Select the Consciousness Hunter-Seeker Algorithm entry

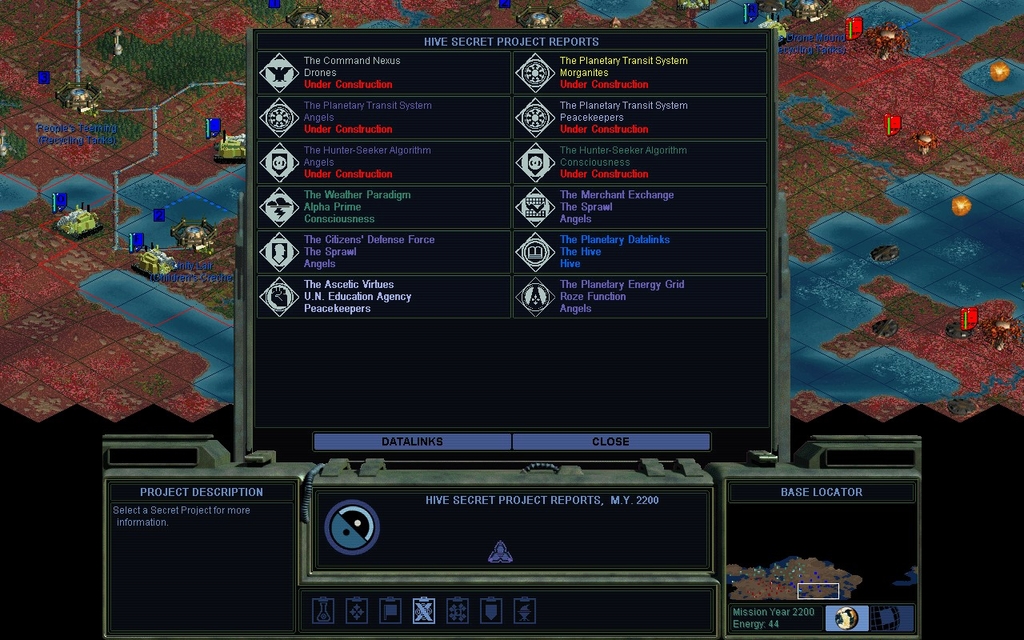tap(640, 162)
